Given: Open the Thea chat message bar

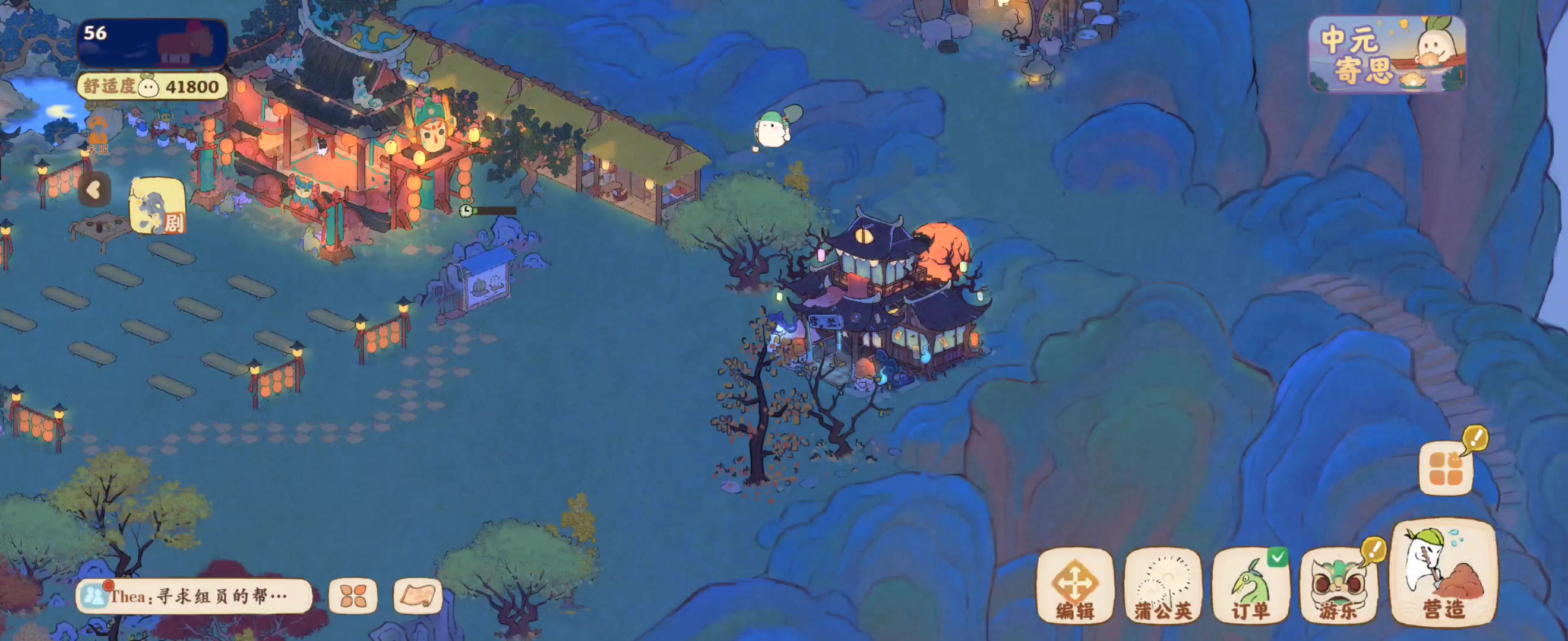Looking at the screenshot, I should click(x=194, y=596).
